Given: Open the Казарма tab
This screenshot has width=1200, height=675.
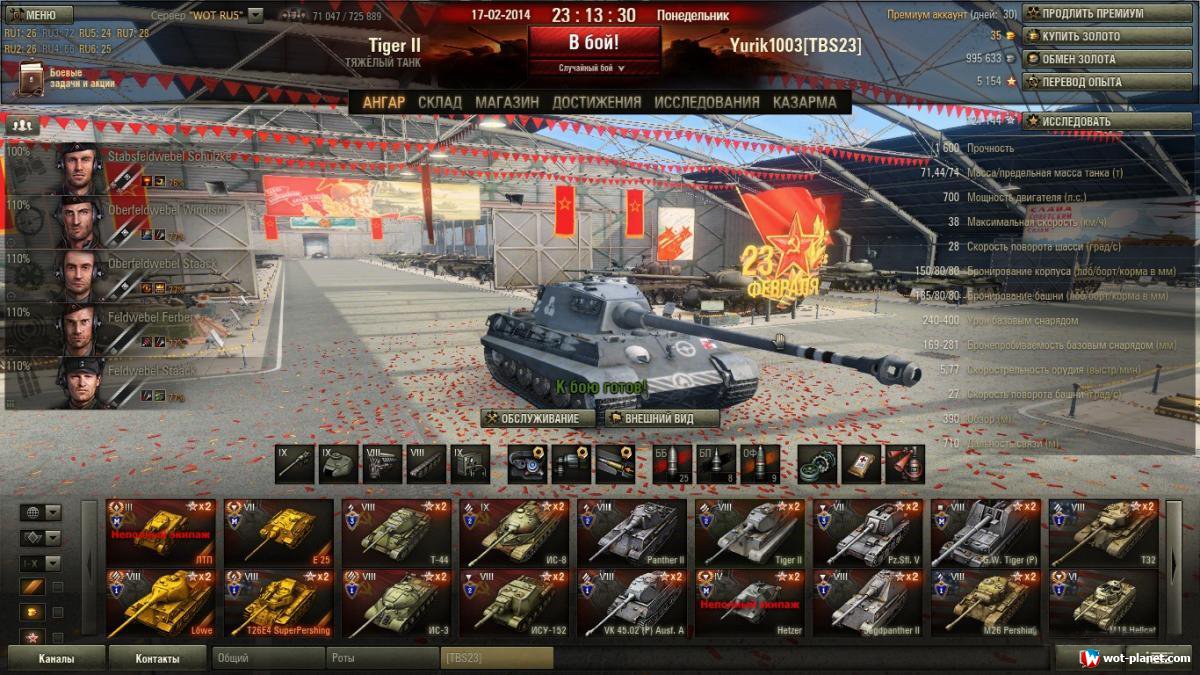Looking at the screenshot, I should 804,102.
